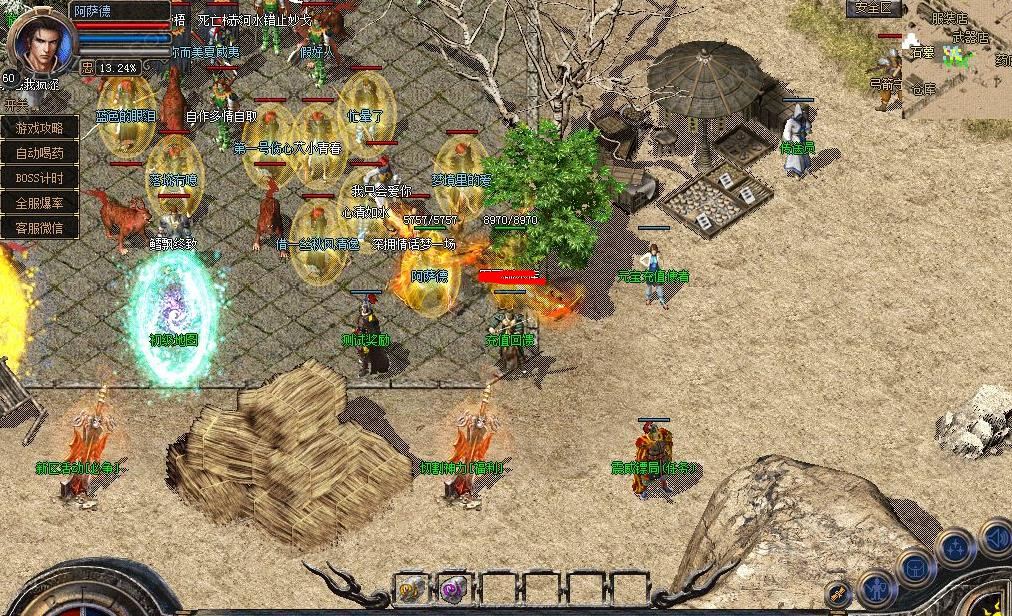Open the 游戏攻略 game guide menu
Image resolution: width=1012 pixels, height=616 pixels.
(39, 128)
